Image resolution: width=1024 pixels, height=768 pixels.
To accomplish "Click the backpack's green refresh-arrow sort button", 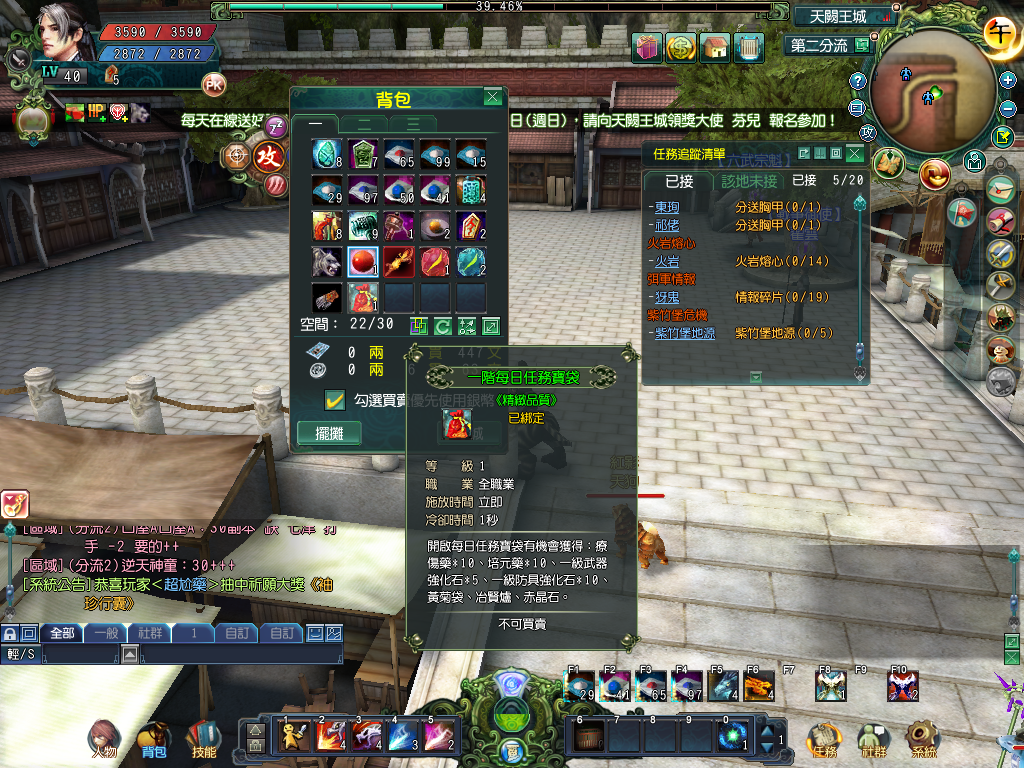I will 442,326.
